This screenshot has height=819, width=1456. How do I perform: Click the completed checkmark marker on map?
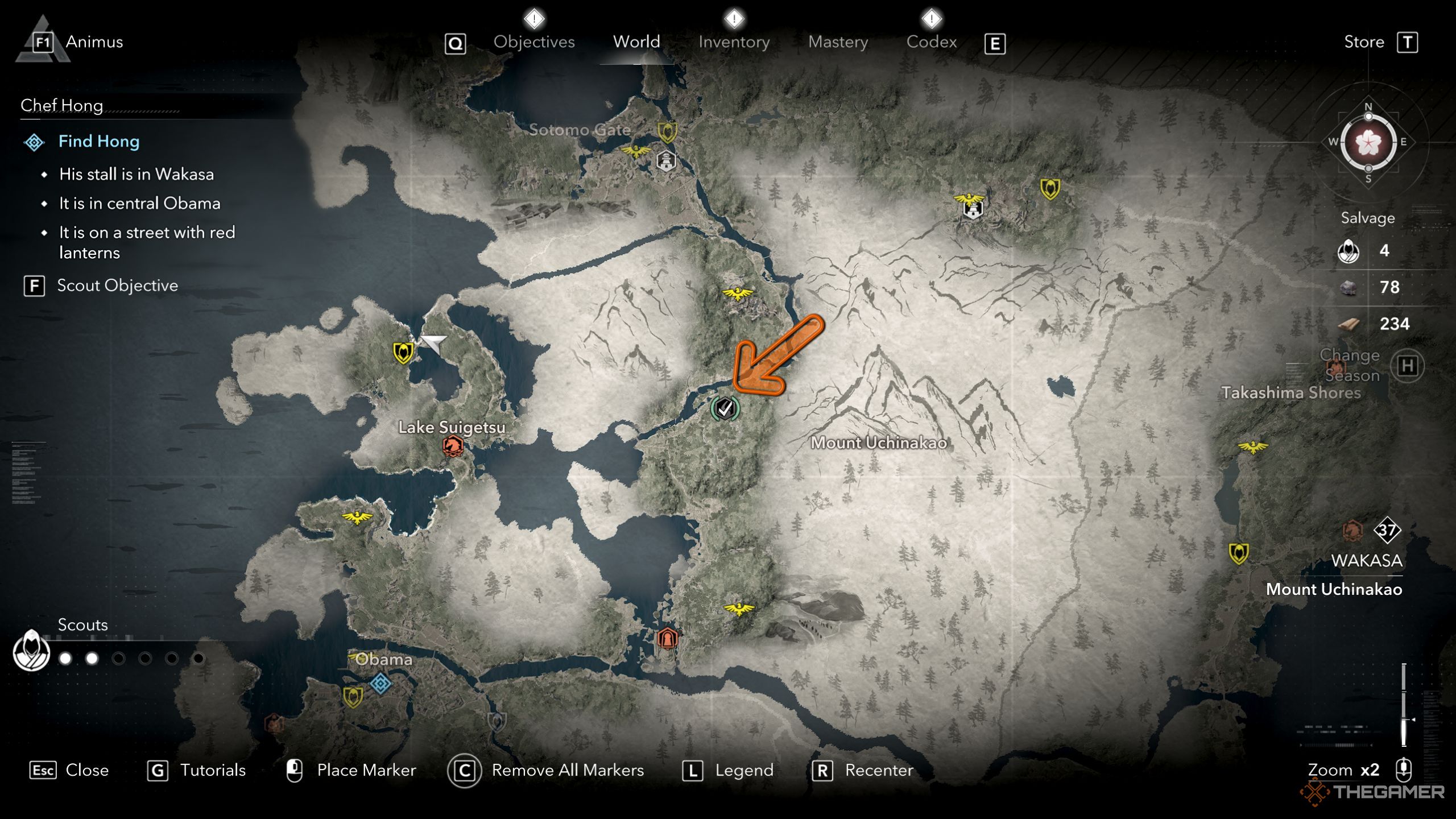tap(725, 408)
